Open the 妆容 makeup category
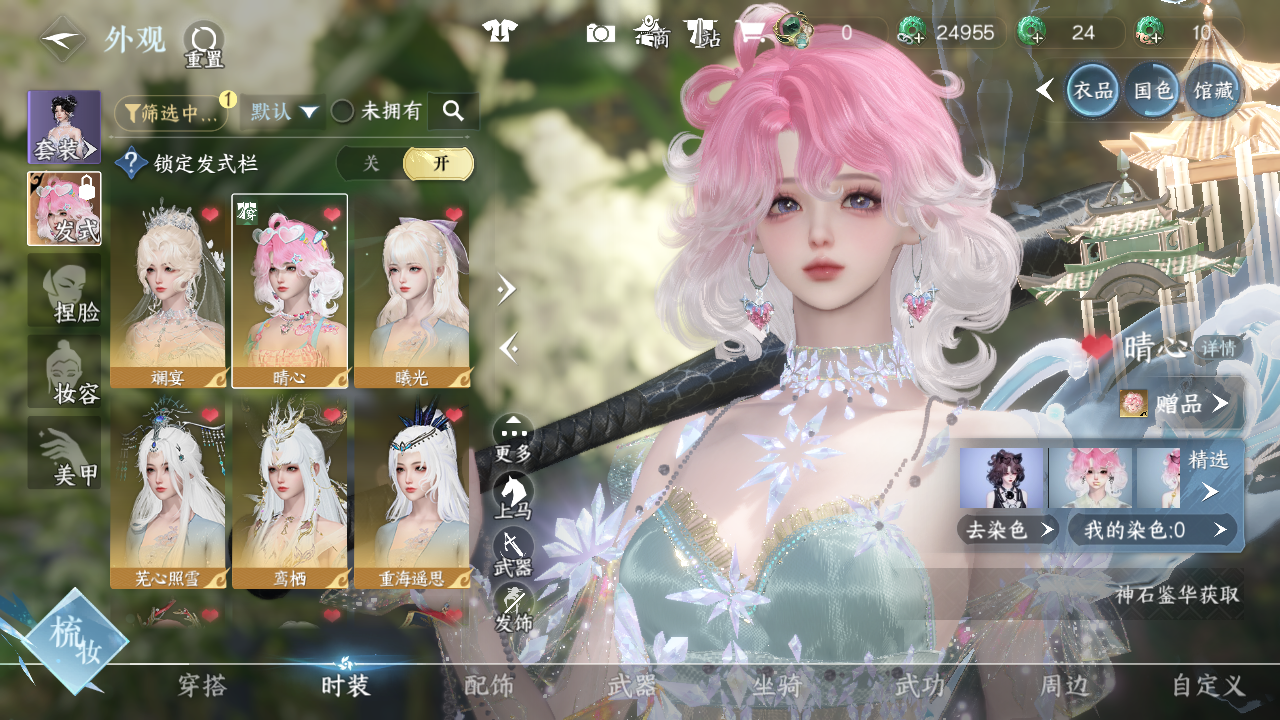 pyautogui.click(x=64, y=372)
